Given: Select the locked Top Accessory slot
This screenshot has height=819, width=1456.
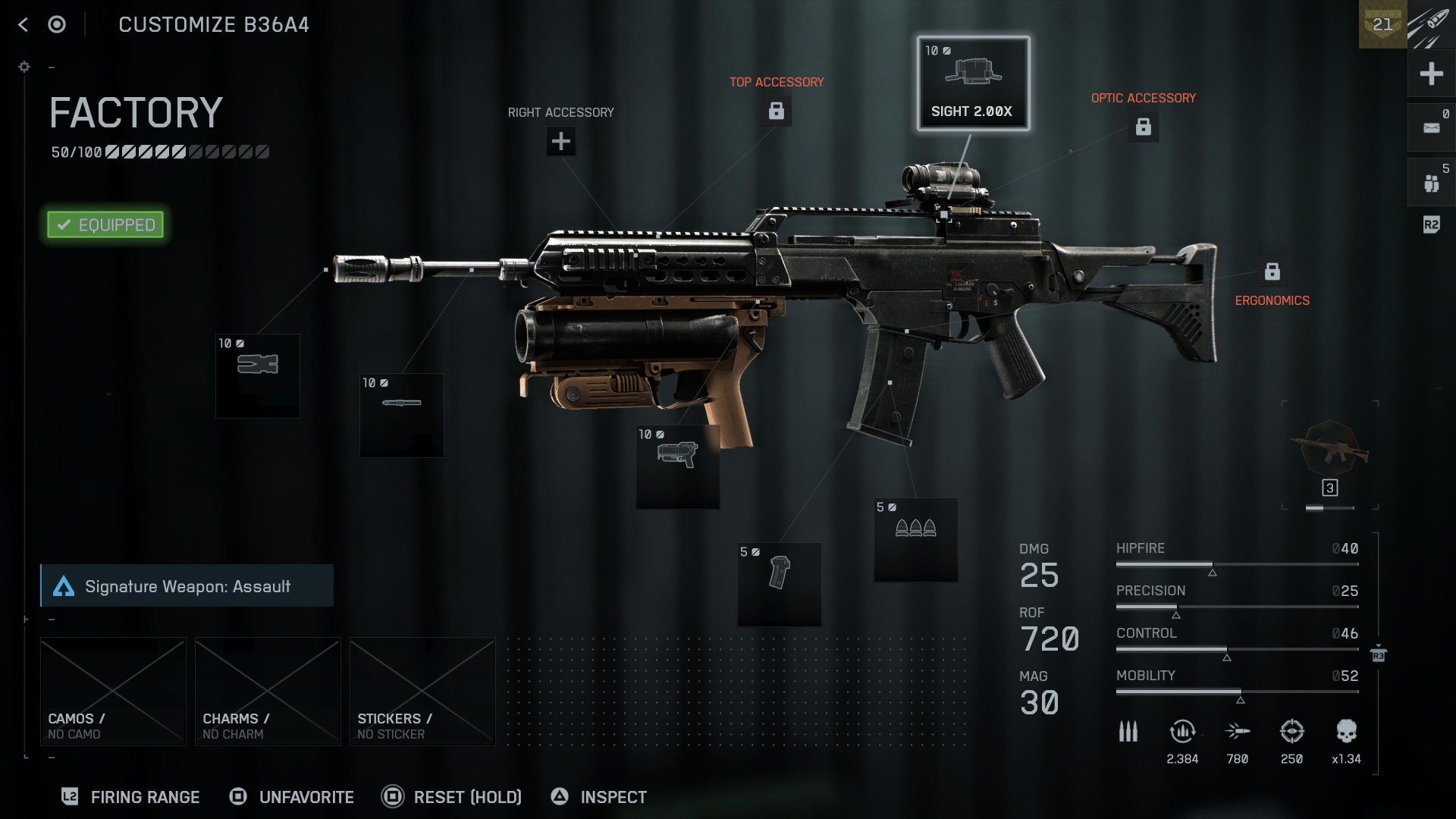Looking at the screenshot, I should pyautogui.click(x=776, y=111).
